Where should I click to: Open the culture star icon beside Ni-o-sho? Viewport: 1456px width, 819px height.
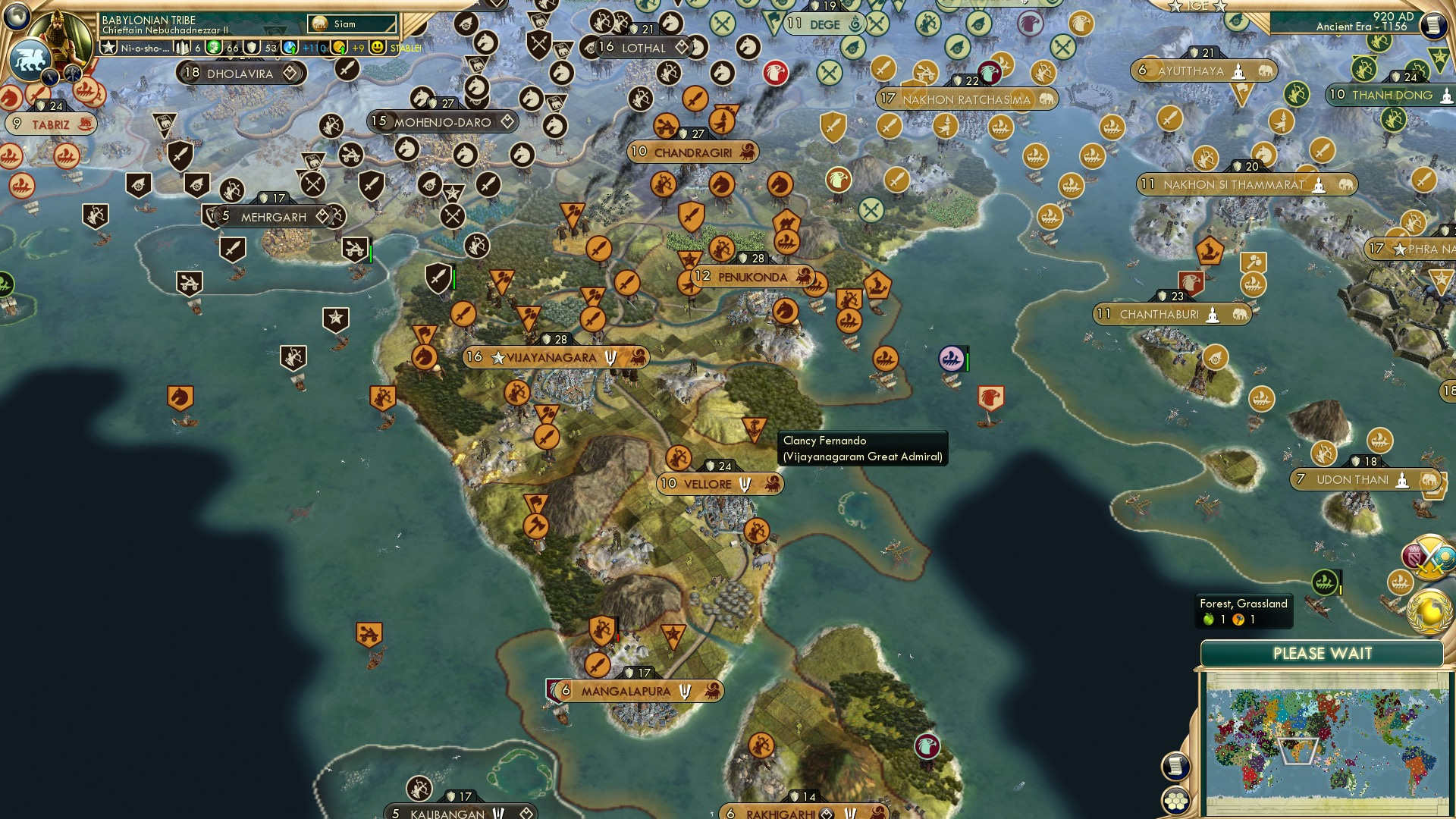coord(109,47)
